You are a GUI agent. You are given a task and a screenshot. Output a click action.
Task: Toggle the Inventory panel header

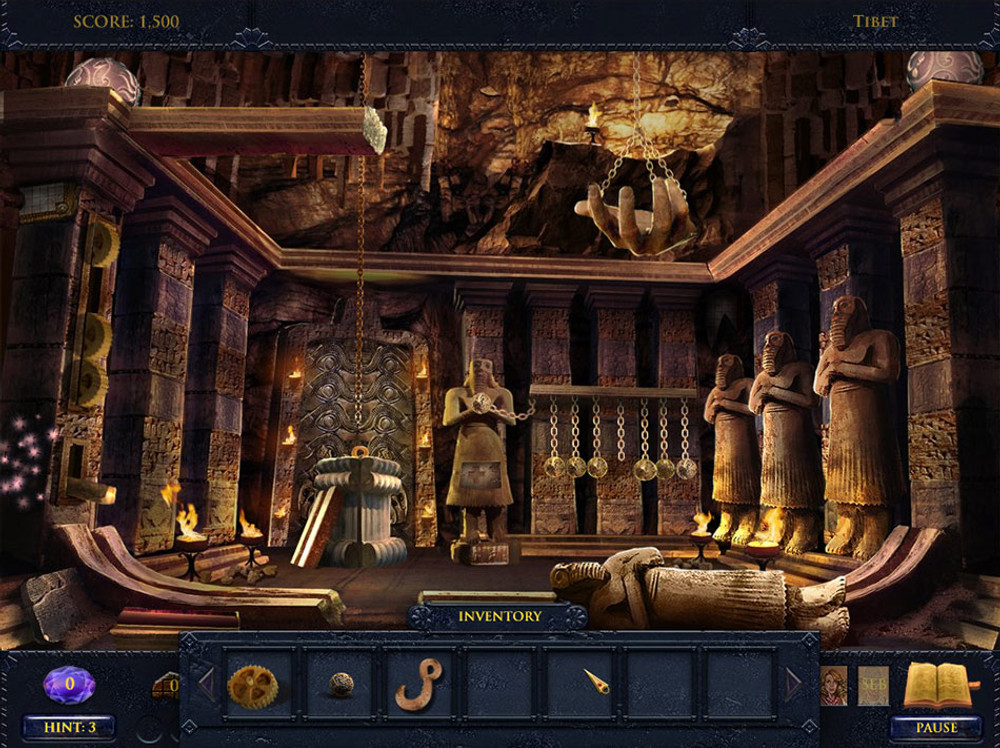coord(498,616)
